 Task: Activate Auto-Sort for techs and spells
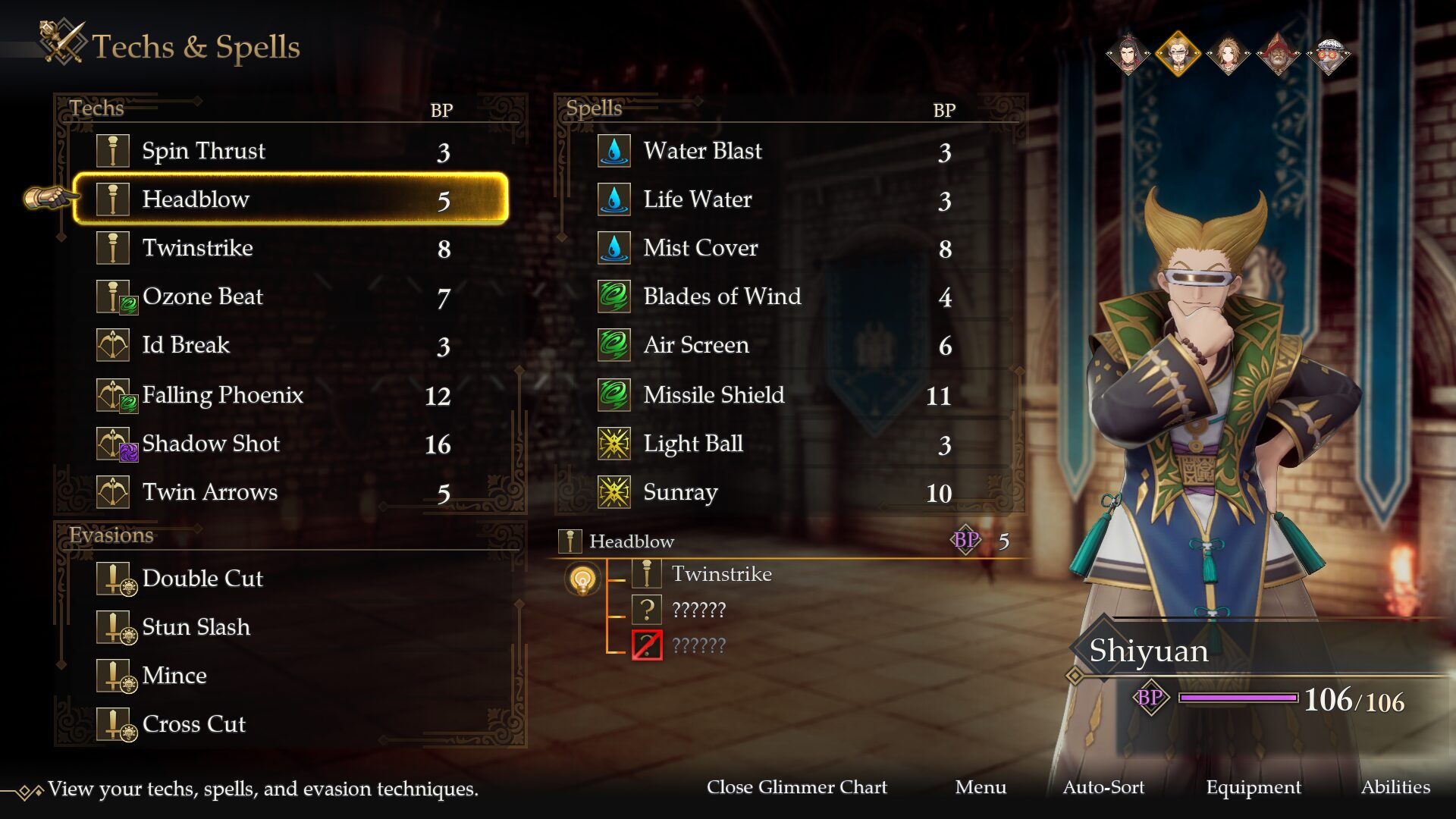[1103, 787]
